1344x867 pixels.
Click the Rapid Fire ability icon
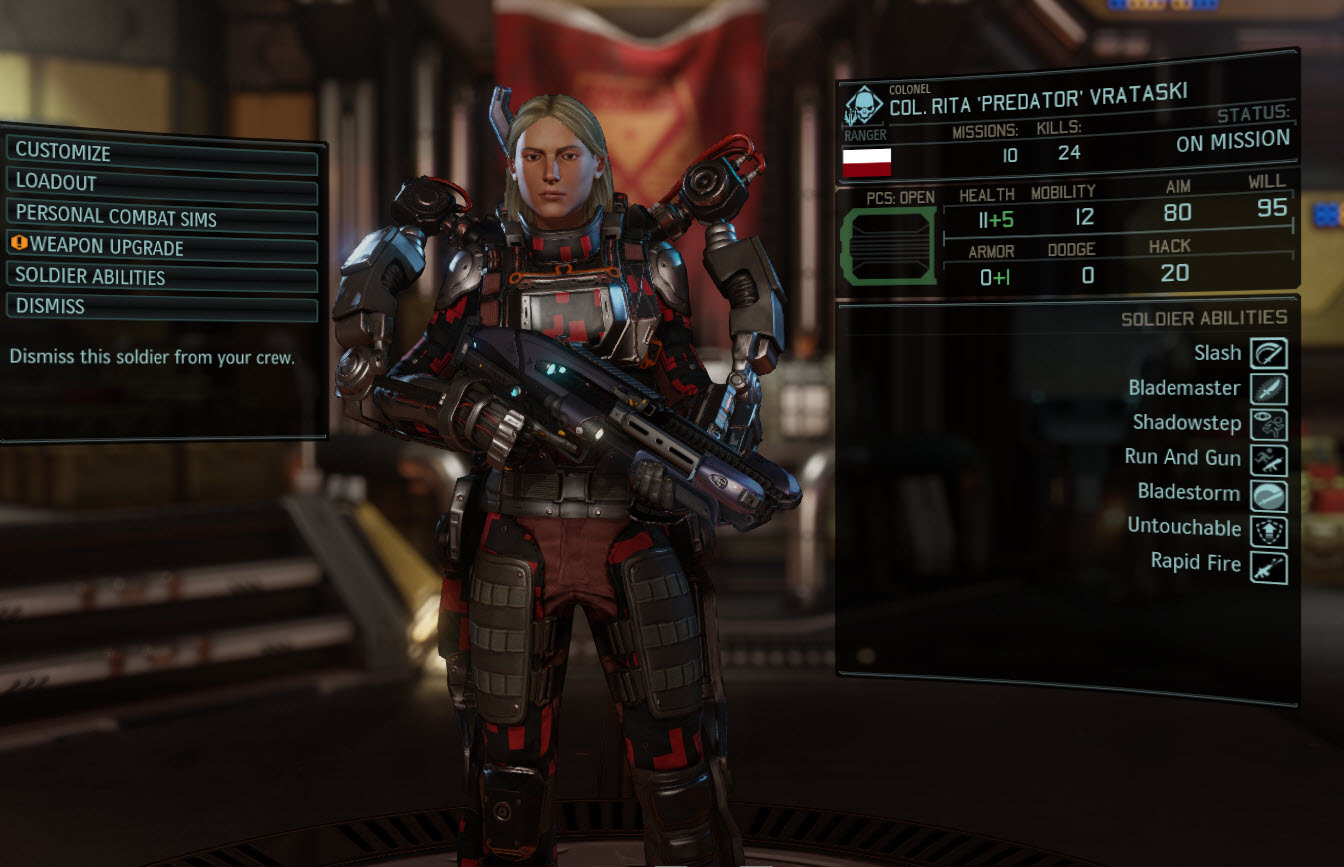(x=1268, y=565)
